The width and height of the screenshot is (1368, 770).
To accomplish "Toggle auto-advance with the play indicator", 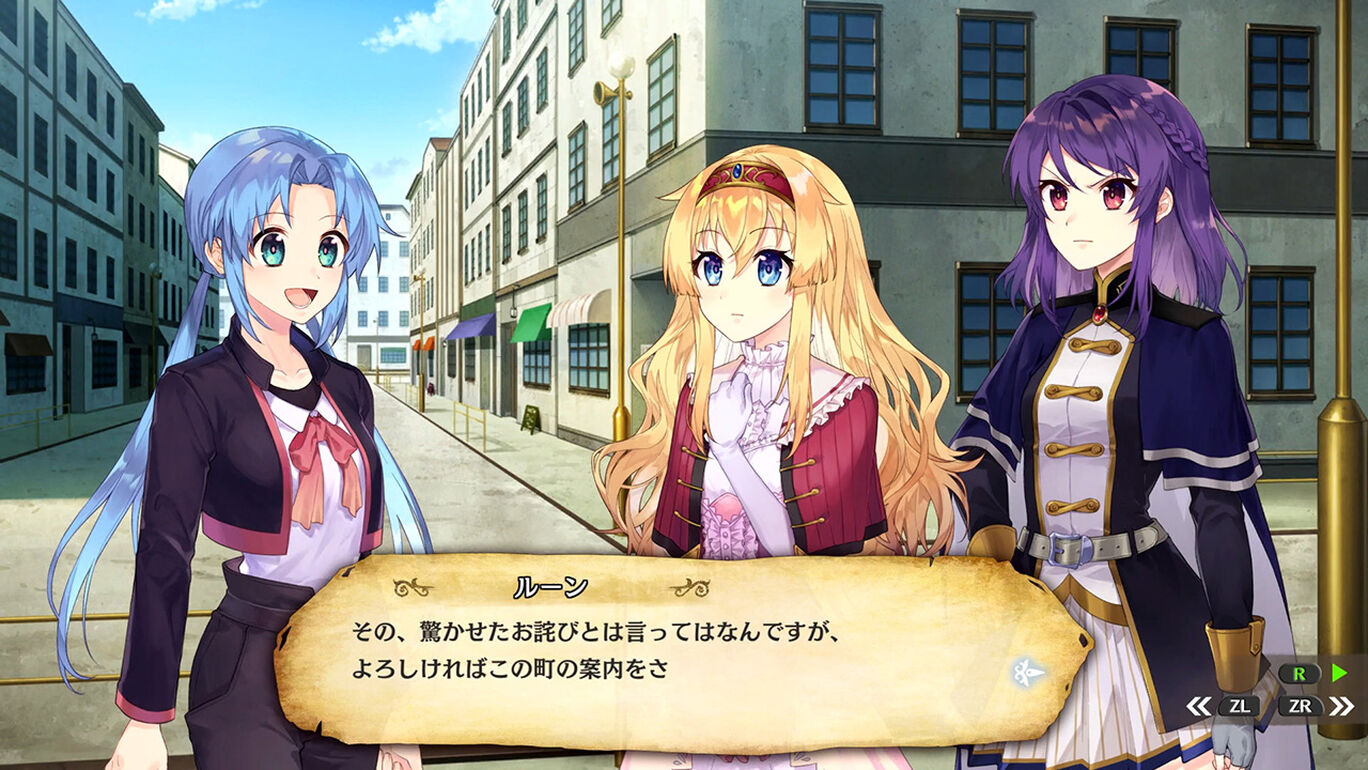I will pyautogui.click(x=1341, y=671).
